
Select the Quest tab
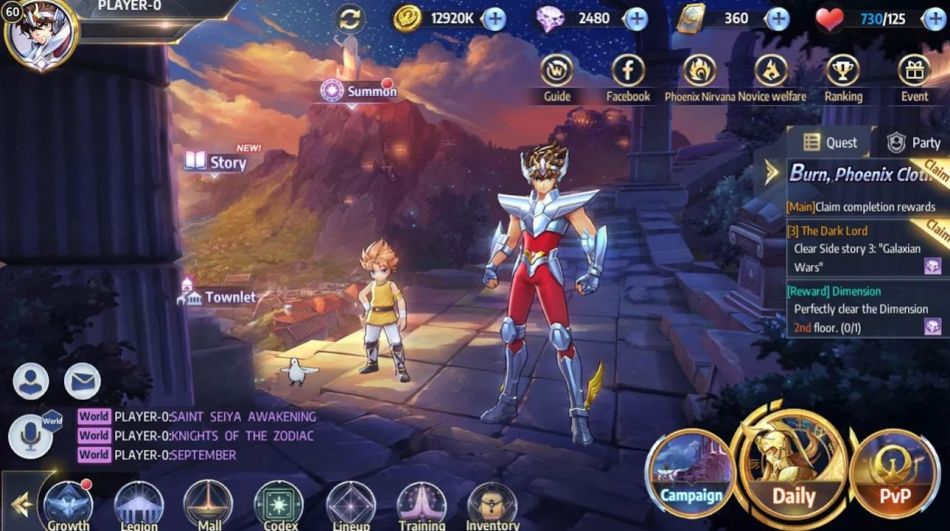pyautogui.click(x=830, y=143)
